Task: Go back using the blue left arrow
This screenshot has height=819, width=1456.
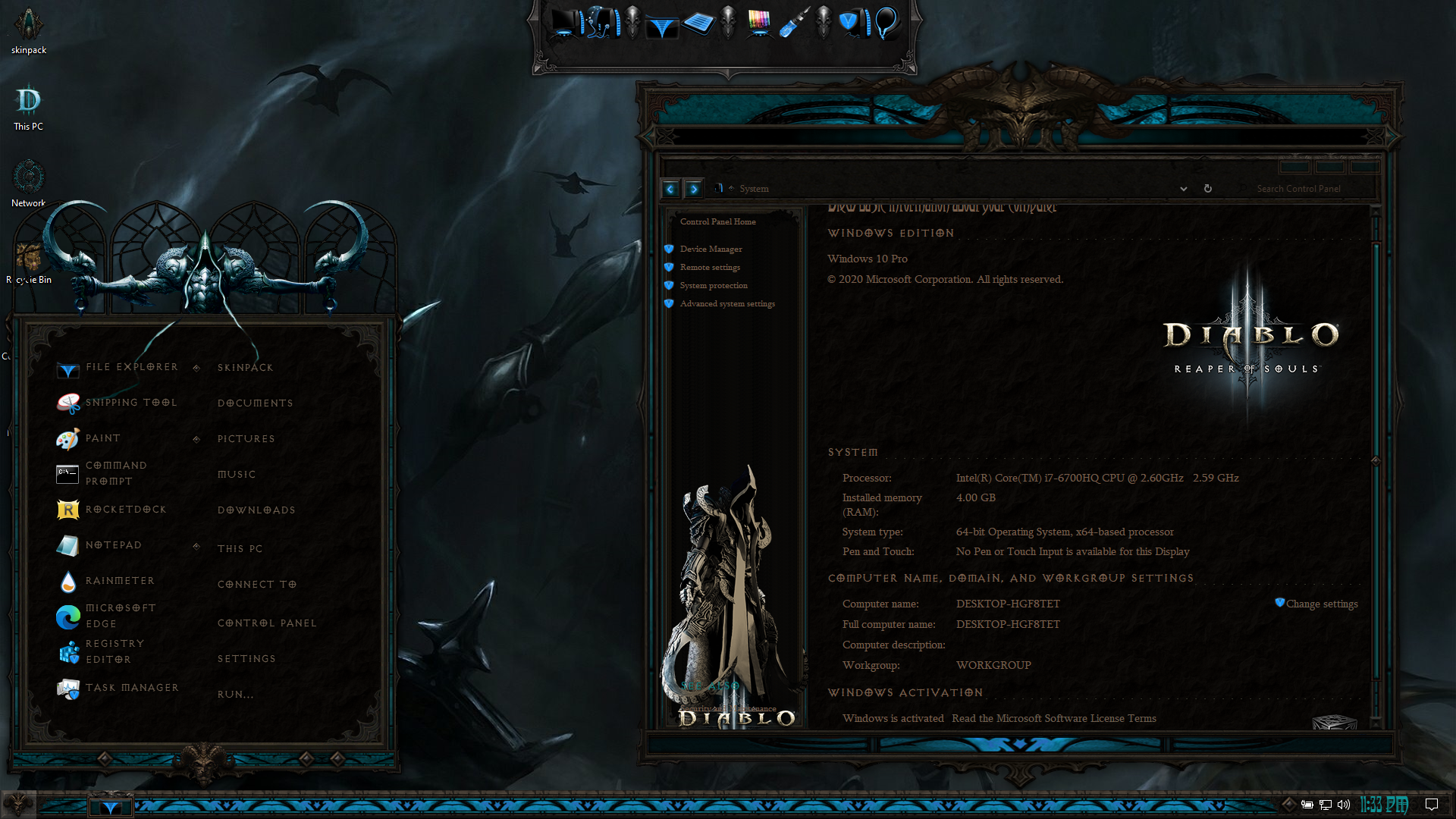Action: click(x=670, y=189)
